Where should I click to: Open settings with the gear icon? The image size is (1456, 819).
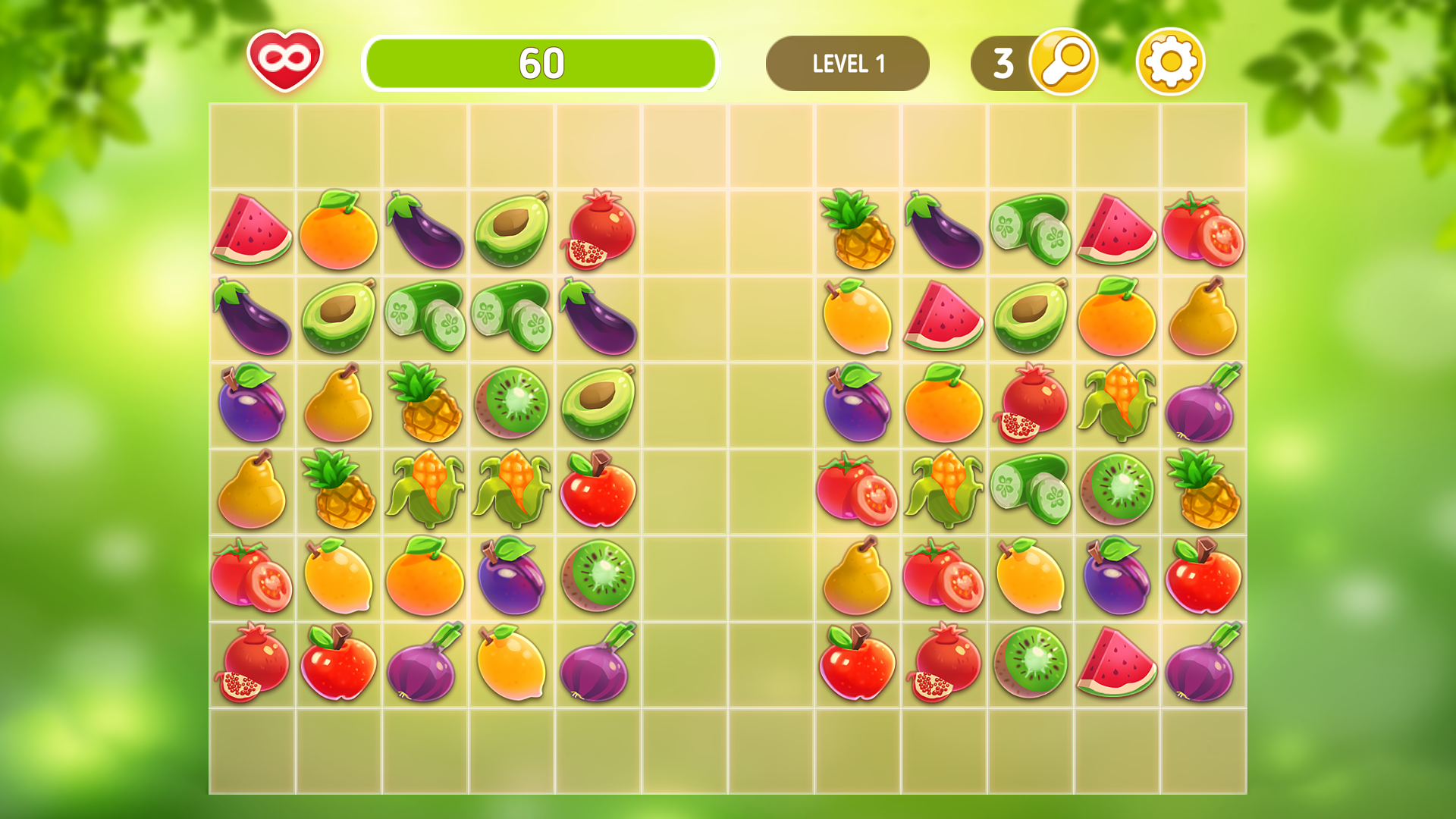[1170, 61]
